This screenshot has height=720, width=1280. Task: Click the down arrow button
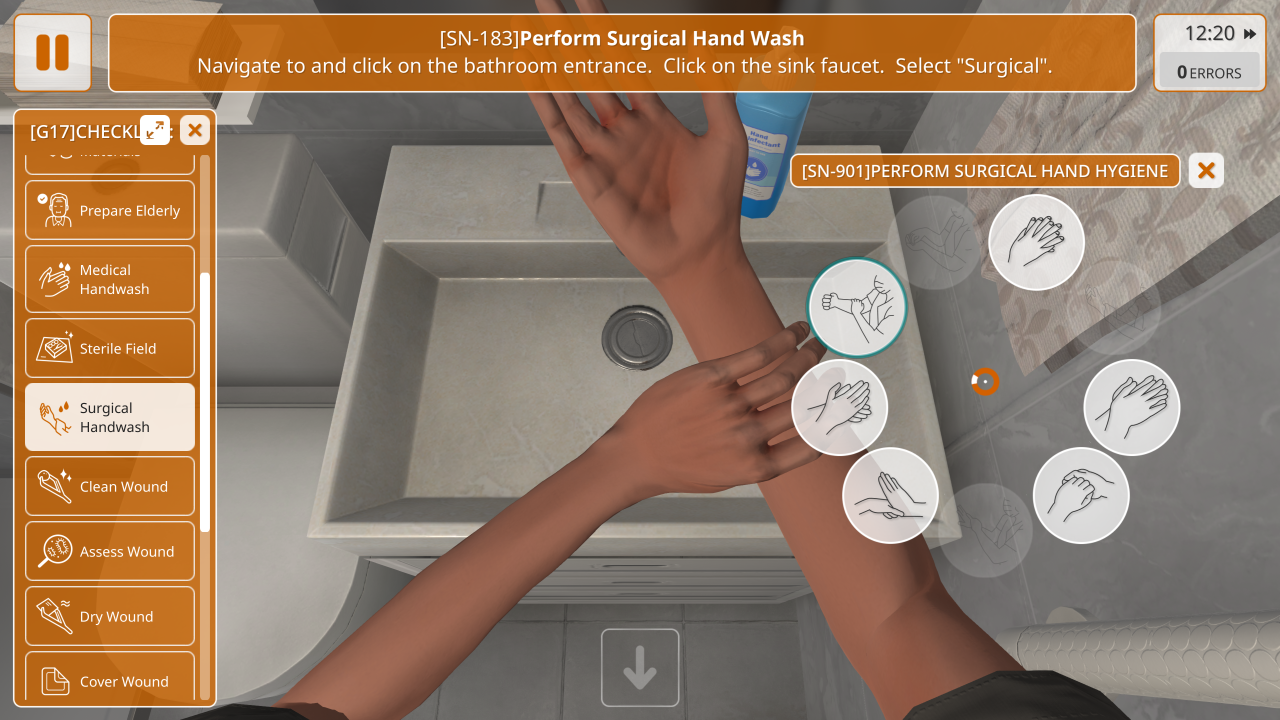(x=640, y=668)
